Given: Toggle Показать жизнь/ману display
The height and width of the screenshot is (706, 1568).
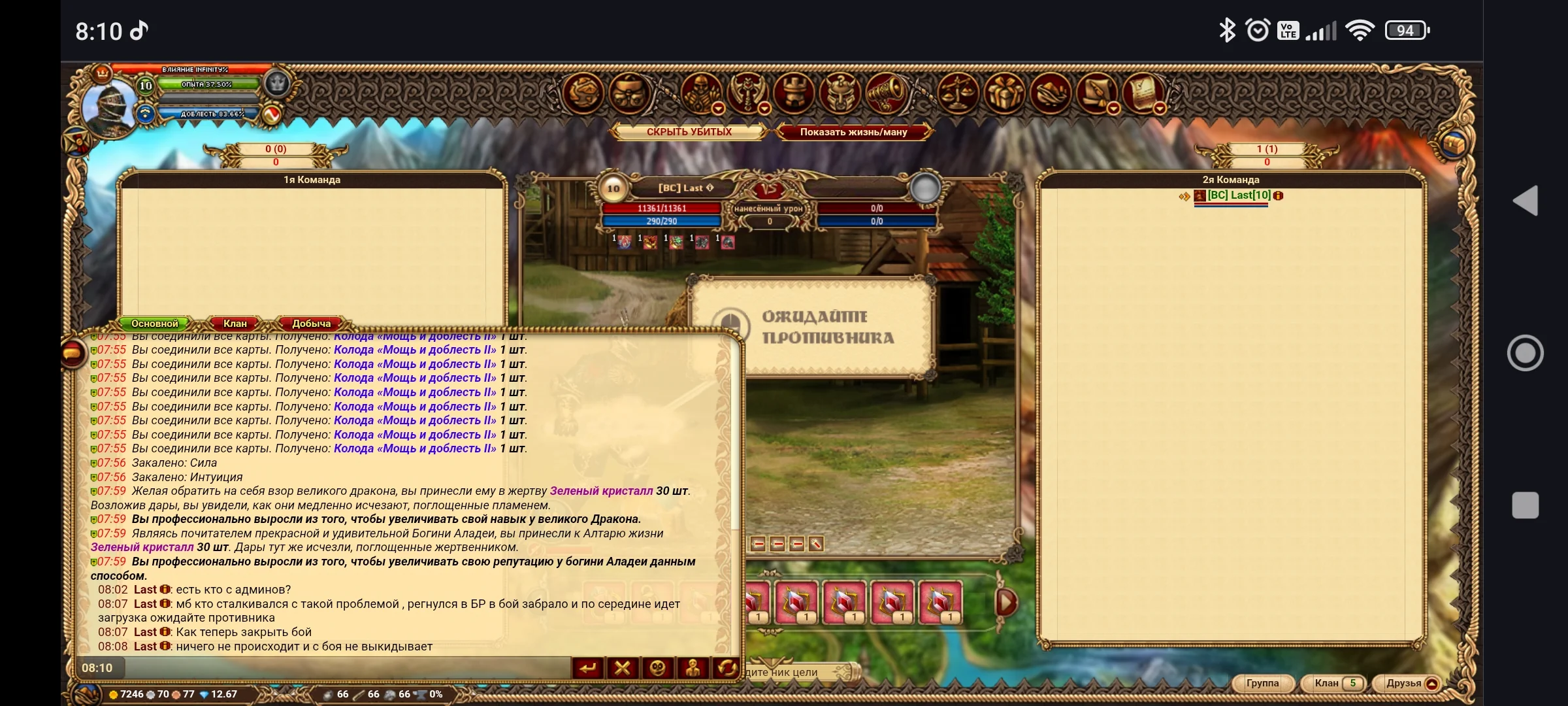Looking at the screenshot, I should pyautogui.click(x=853, y=132).
